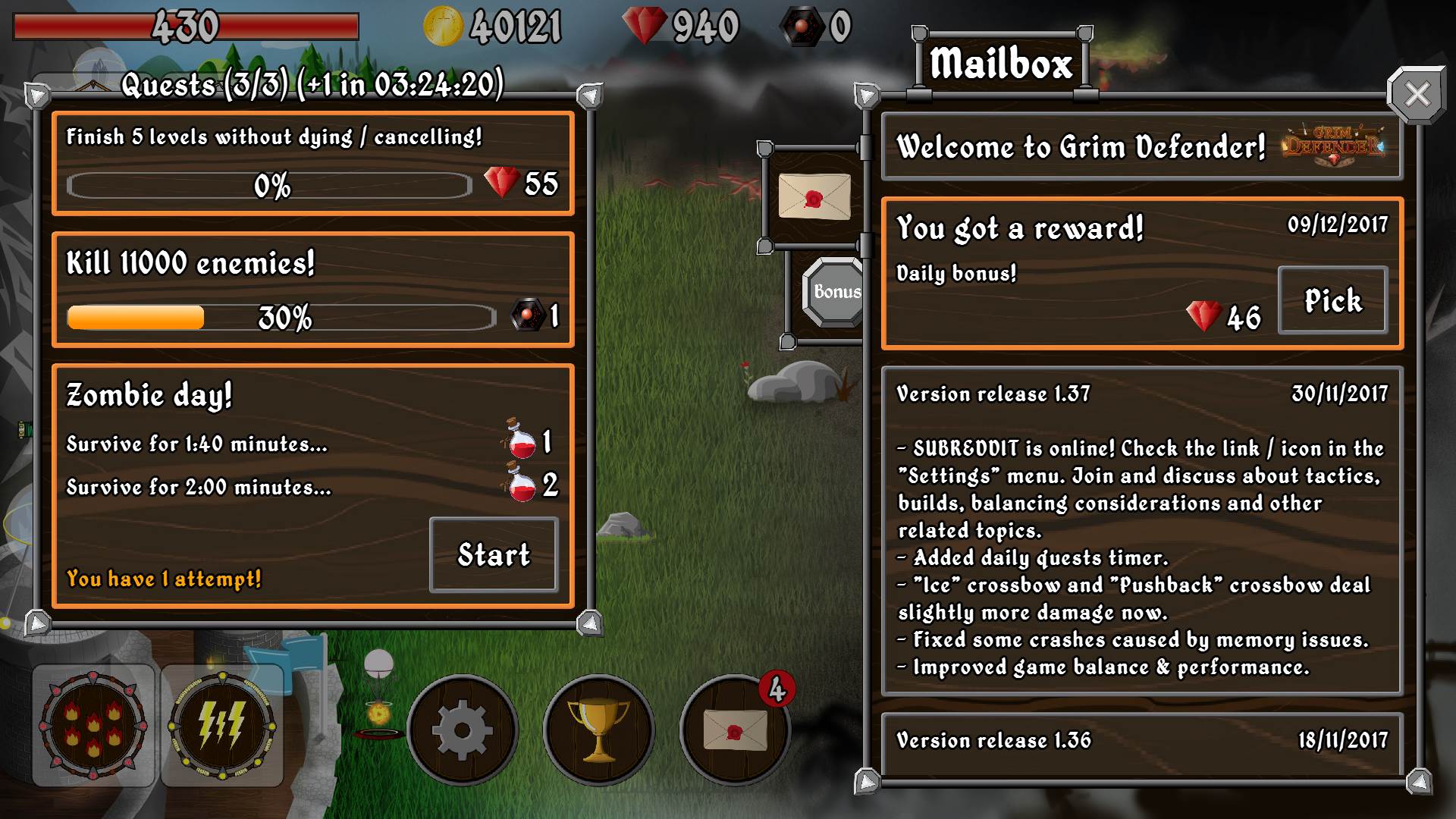
Task: Open the Welcome to Grim Defender message
Action: click(x=1141, y=147)
